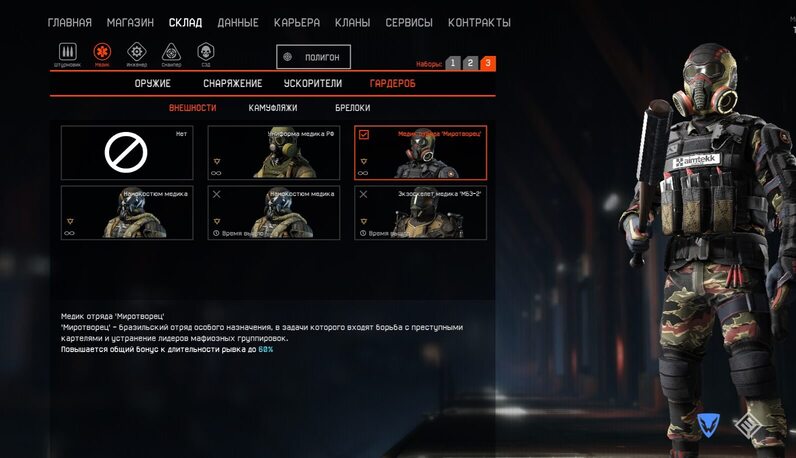
Task: Switch to loadout set 1
Action: [452, 63]
